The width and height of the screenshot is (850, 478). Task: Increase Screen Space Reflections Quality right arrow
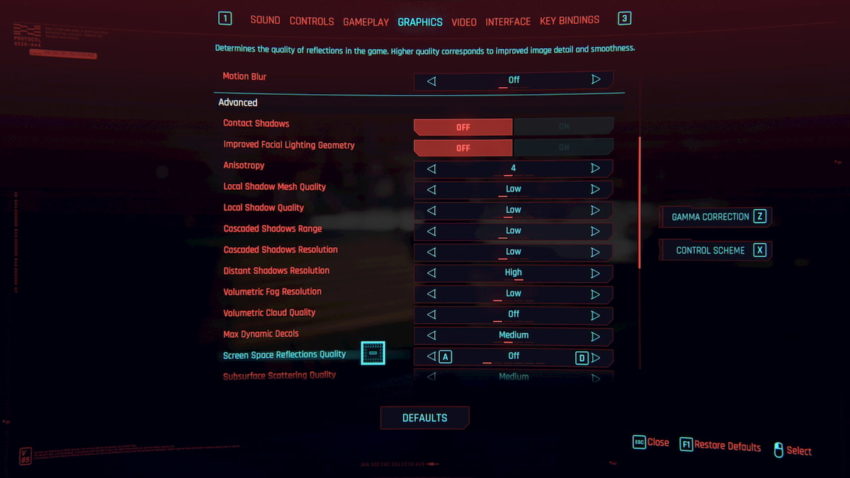[x=595, y=357]
